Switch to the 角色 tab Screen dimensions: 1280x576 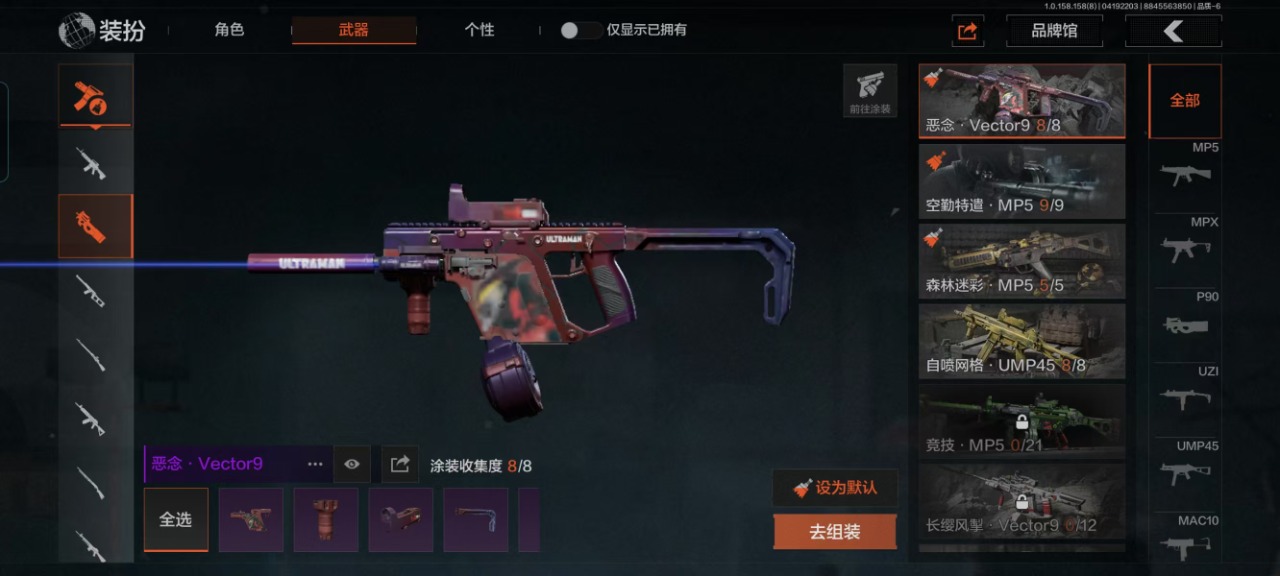coord(229,30)
